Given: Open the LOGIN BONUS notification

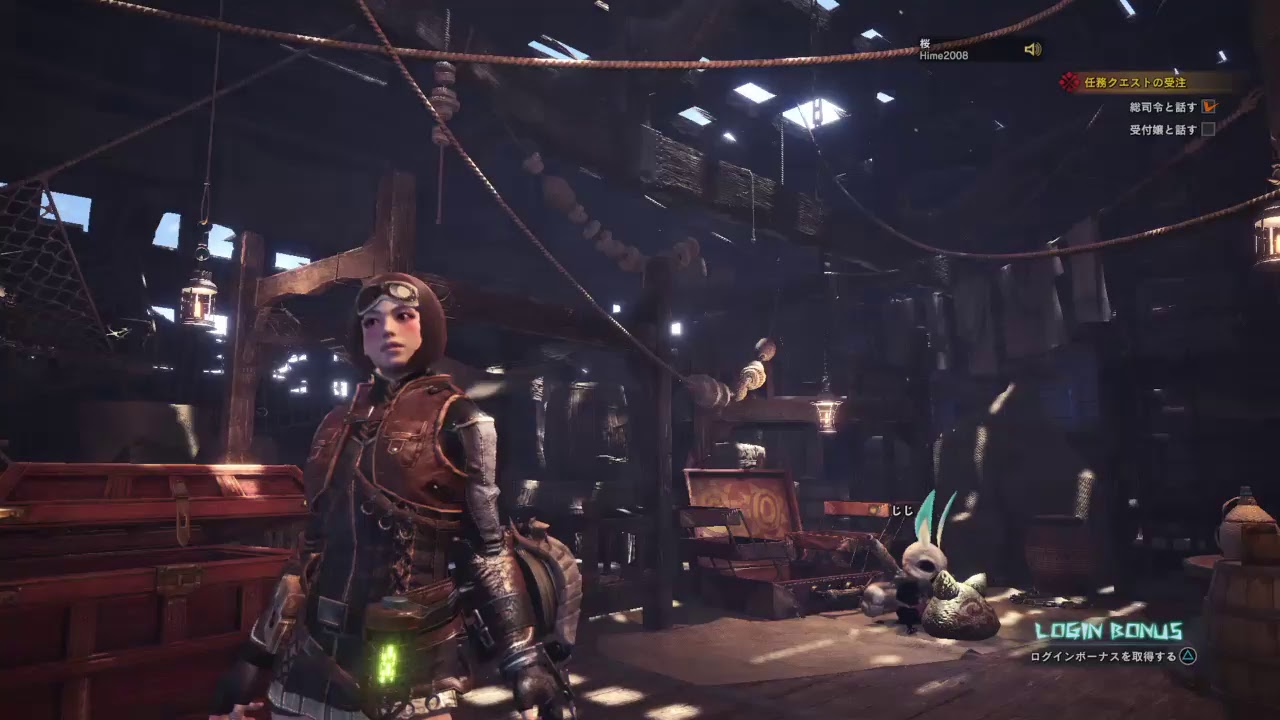Looking at the screenshot, I should coord(1108,632).
